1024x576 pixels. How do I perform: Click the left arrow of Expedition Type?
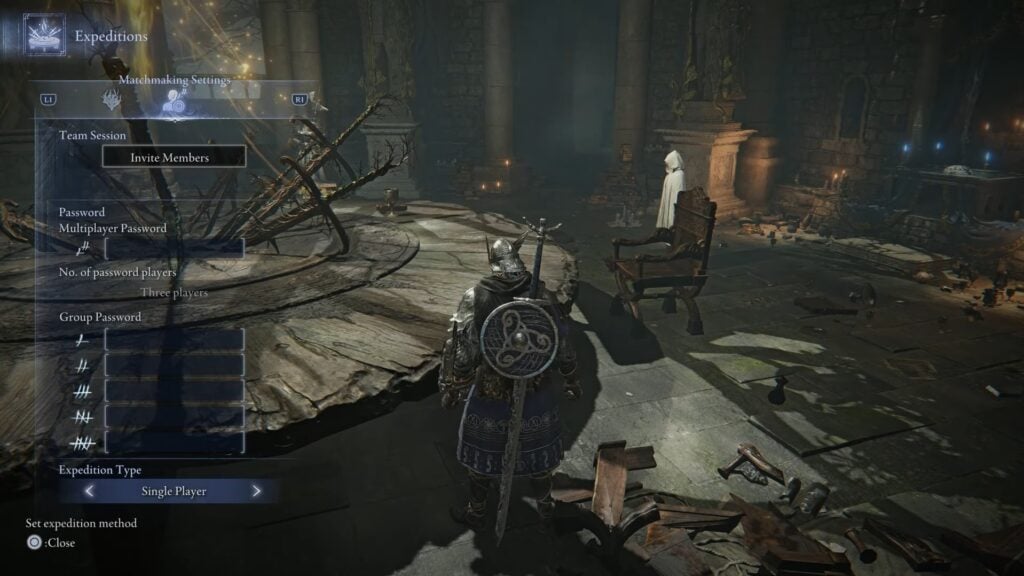coord(89,491)
